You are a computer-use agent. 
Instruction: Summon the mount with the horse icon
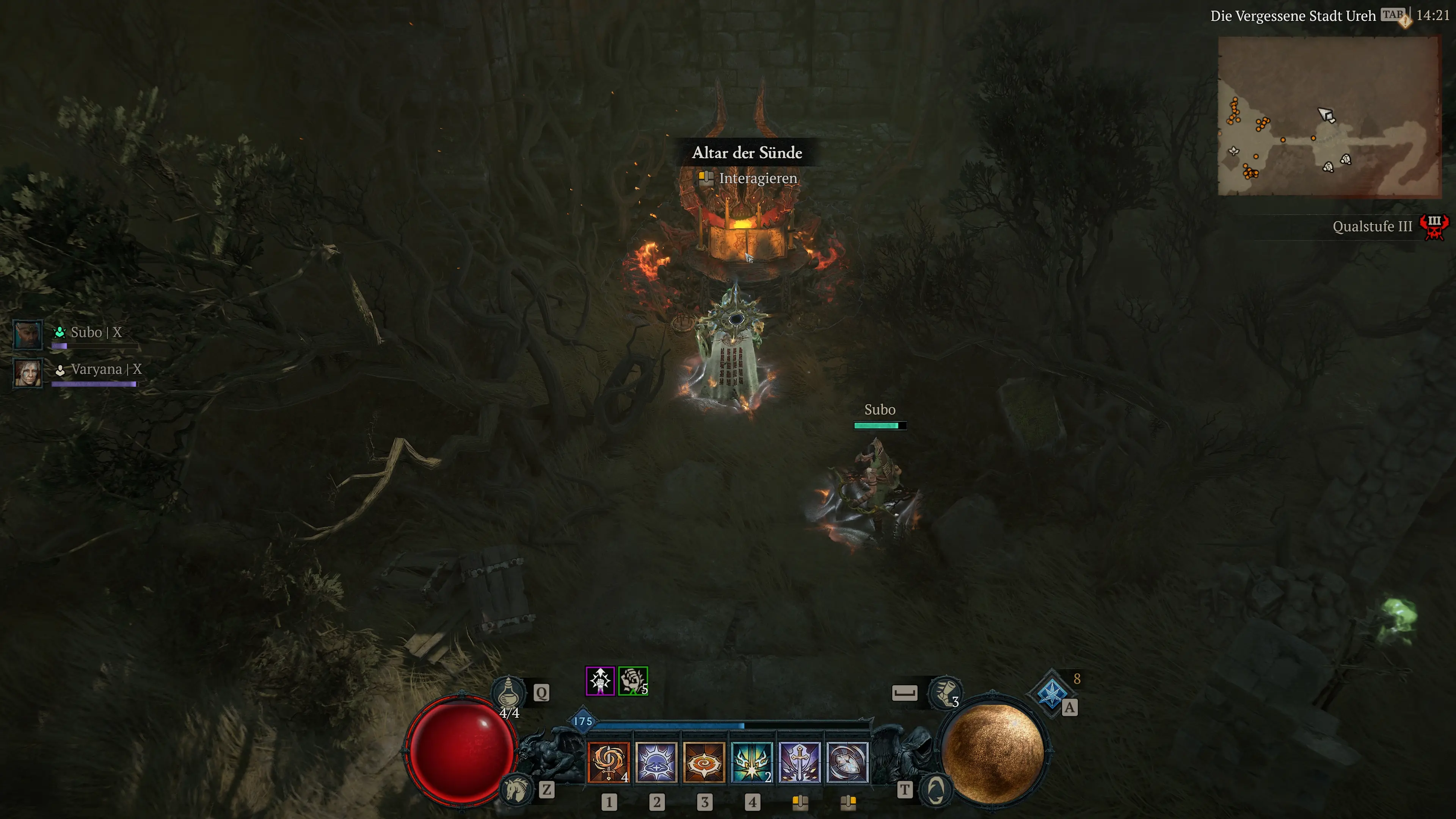click(x=516, y=789)
